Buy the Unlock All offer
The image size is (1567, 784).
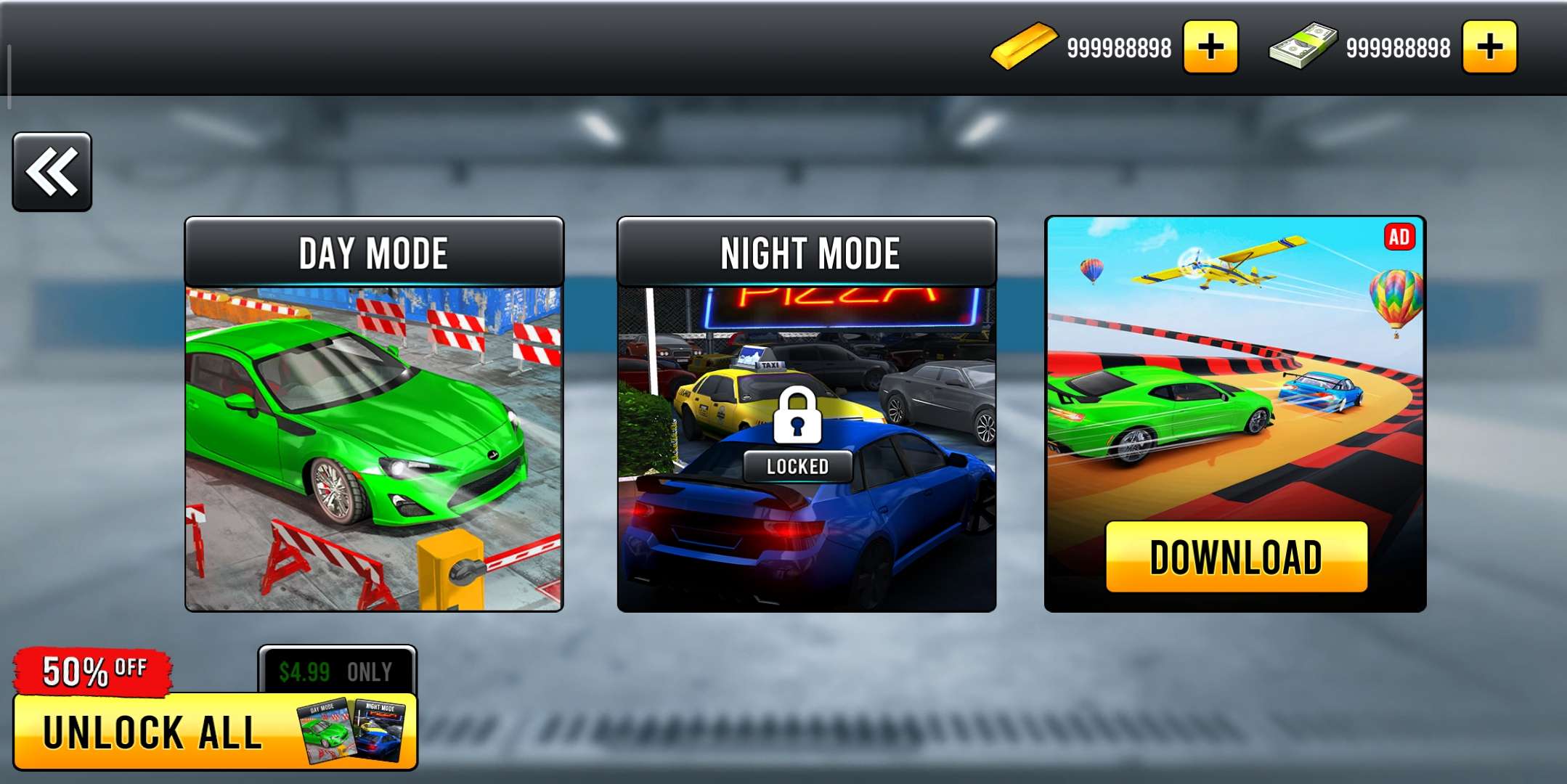click(x=215, y=730)
